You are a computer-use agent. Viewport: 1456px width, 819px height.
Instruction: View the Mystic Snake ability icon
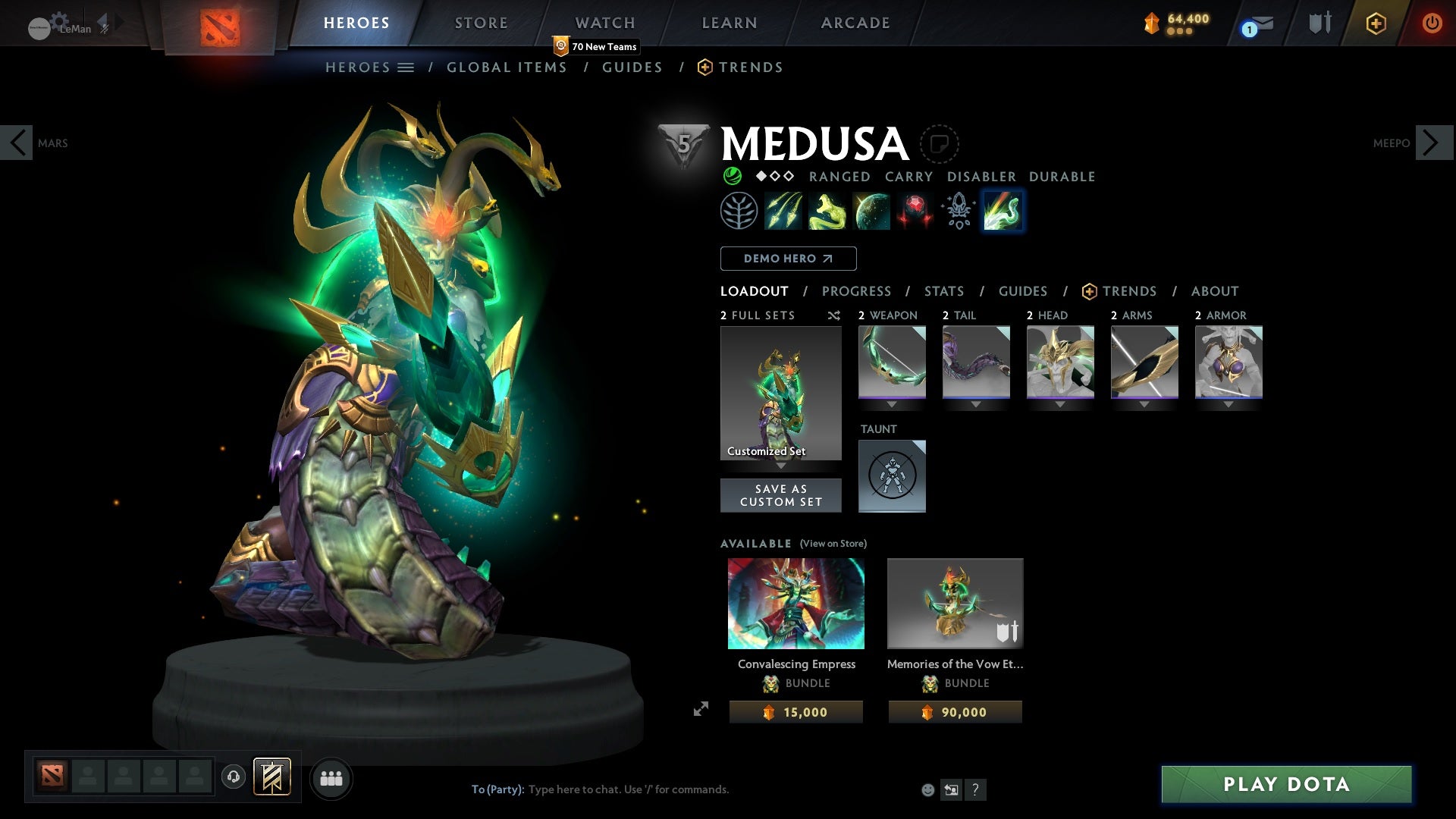point(826,211)
